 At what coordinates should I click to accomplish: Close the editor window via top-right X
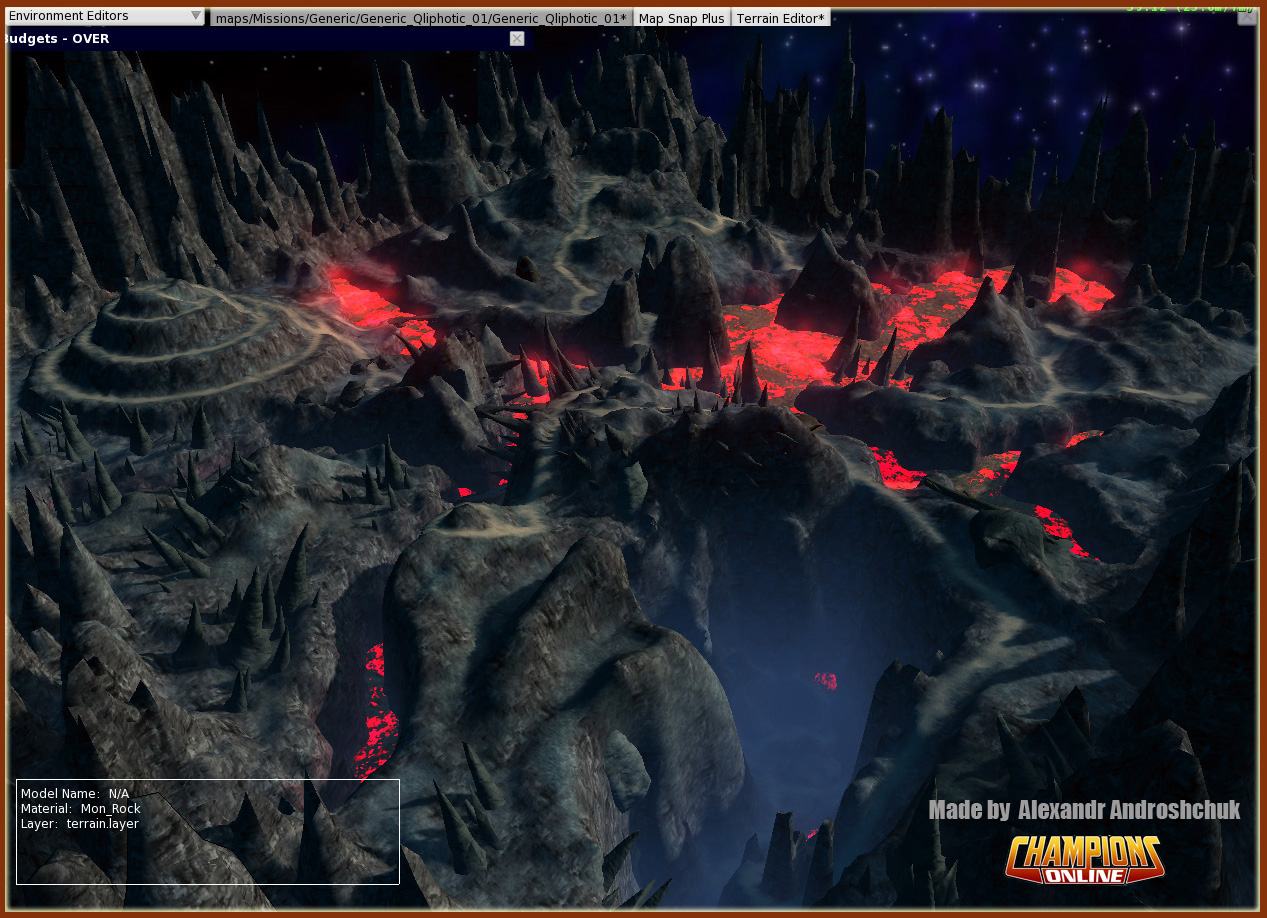point(1247,16)
